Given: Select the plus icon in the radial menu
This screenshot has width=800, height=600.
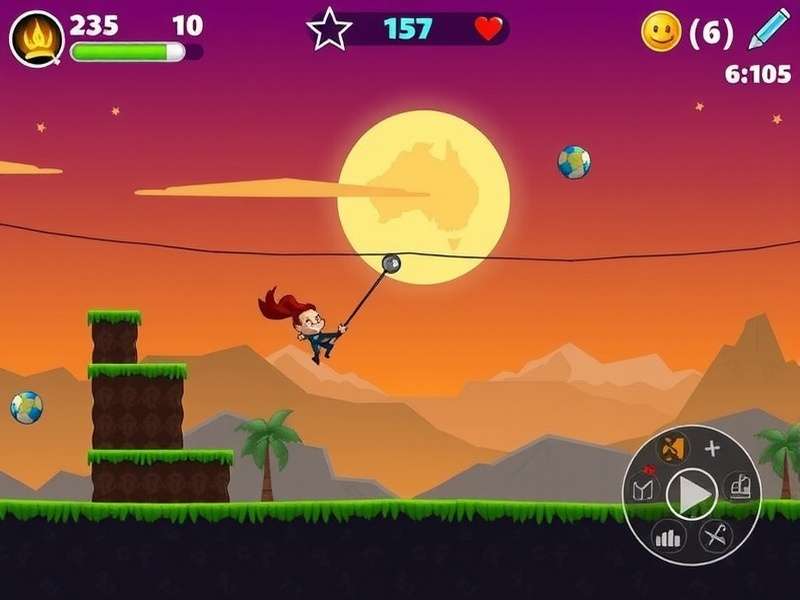Looking at the screenshot, I should pyautogui.click(x=712, y=448).
